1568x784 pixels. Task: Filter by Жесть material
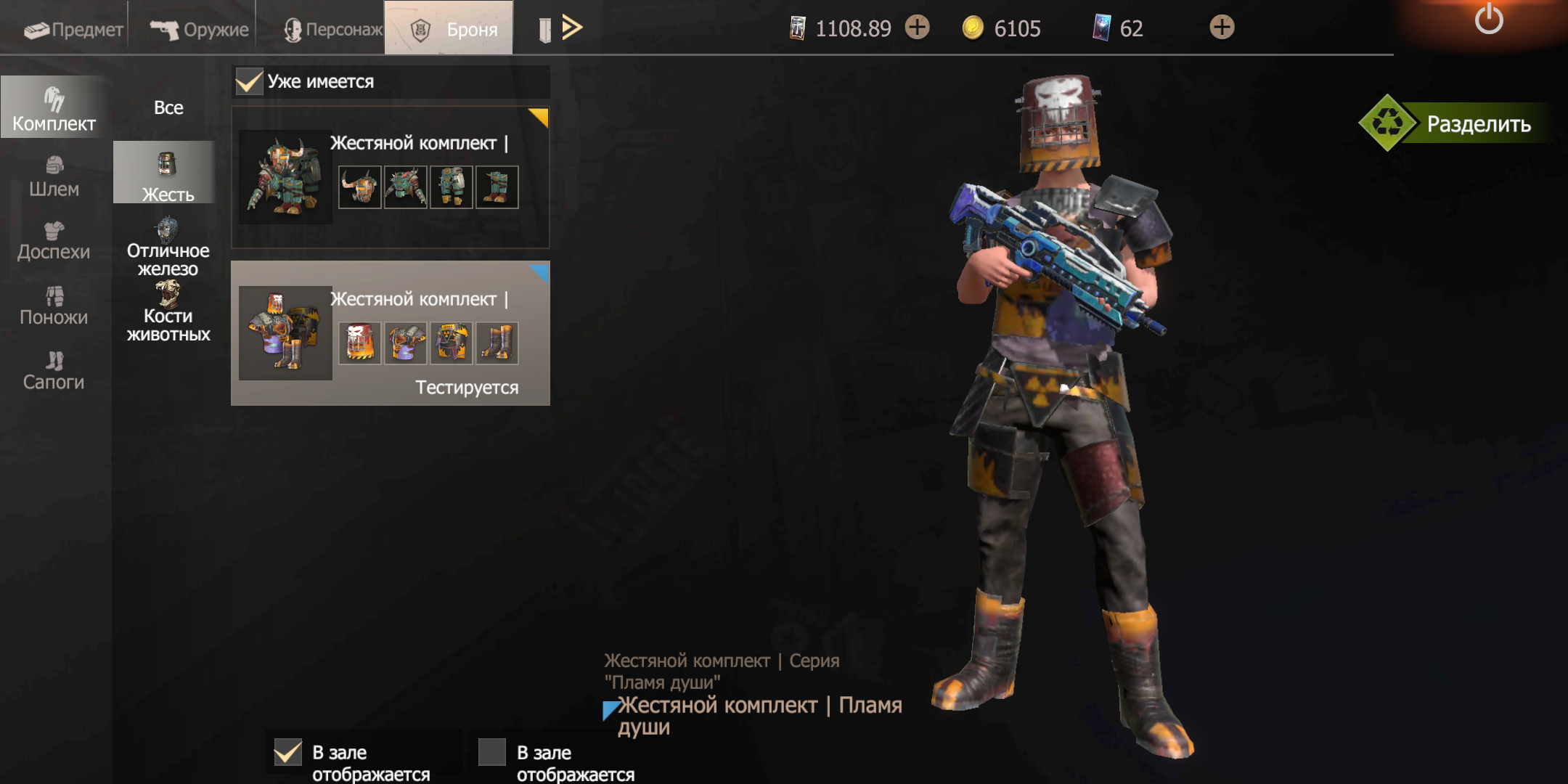click(167, 176)
